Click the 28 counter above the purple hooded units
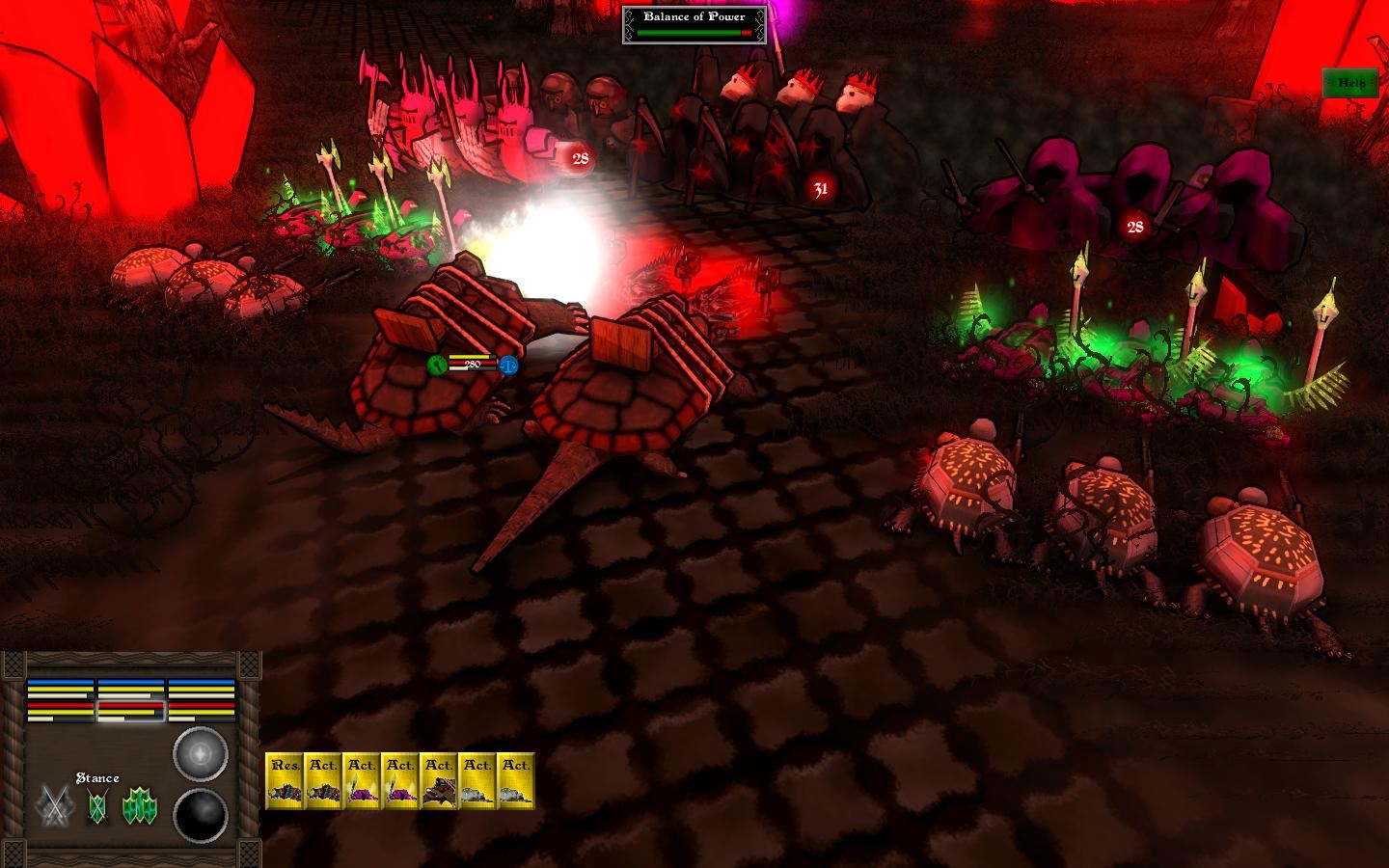The height and width of the screenshot is (868, 1389). click(1134, 228)
